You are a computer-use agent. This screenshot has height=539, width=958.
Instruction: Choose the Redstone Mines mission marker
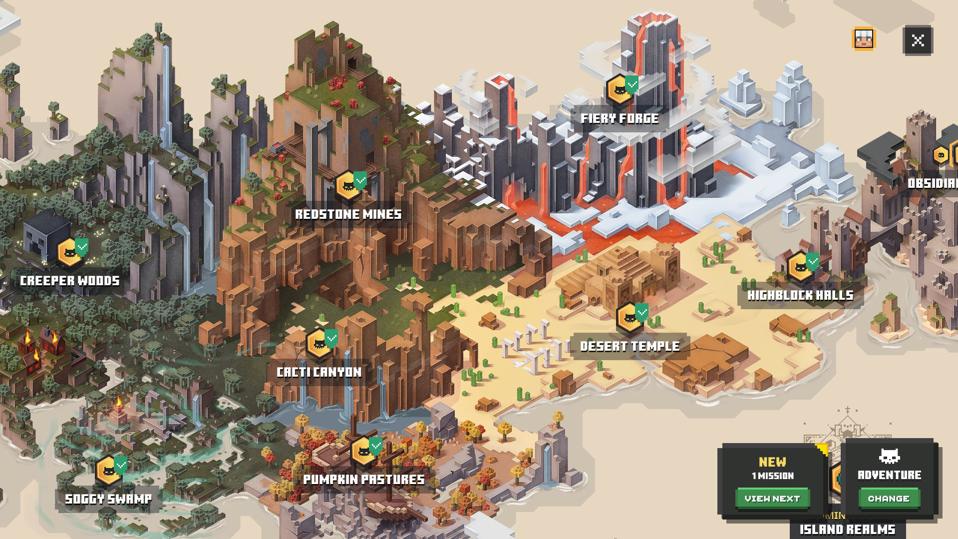tap(349, 185)
